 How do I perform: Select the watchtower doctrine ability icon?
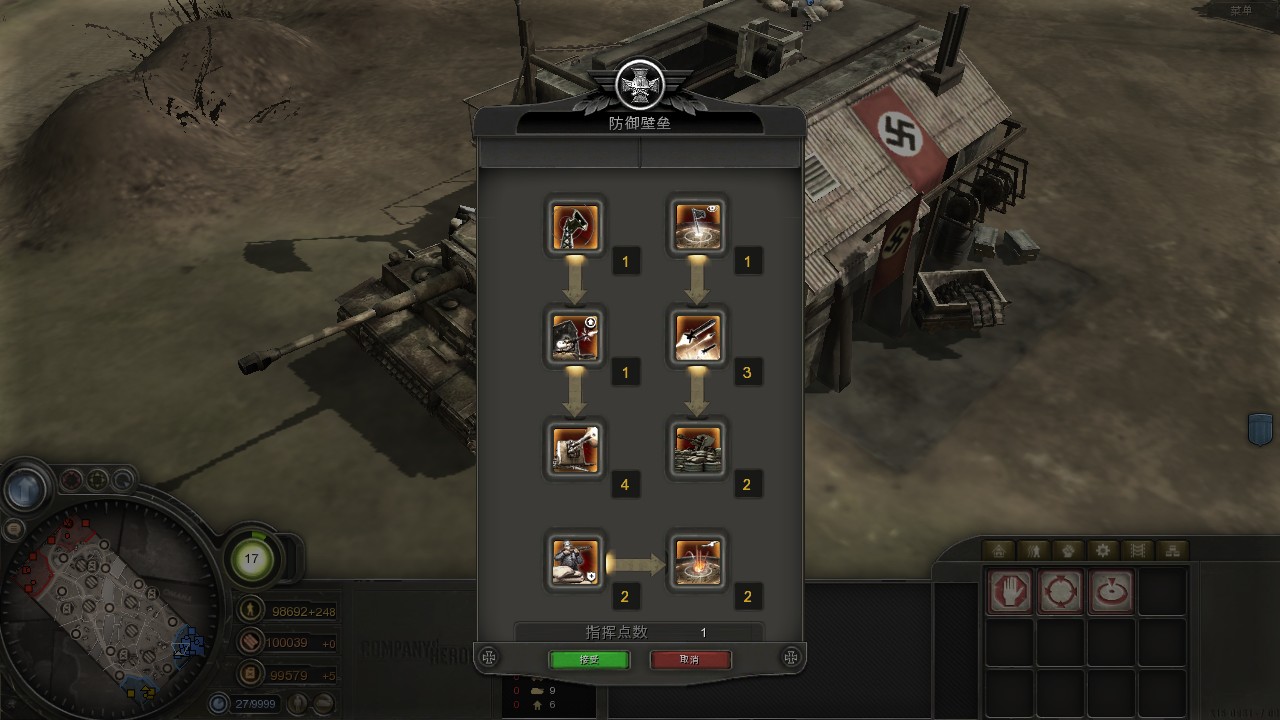click(575, 224)
